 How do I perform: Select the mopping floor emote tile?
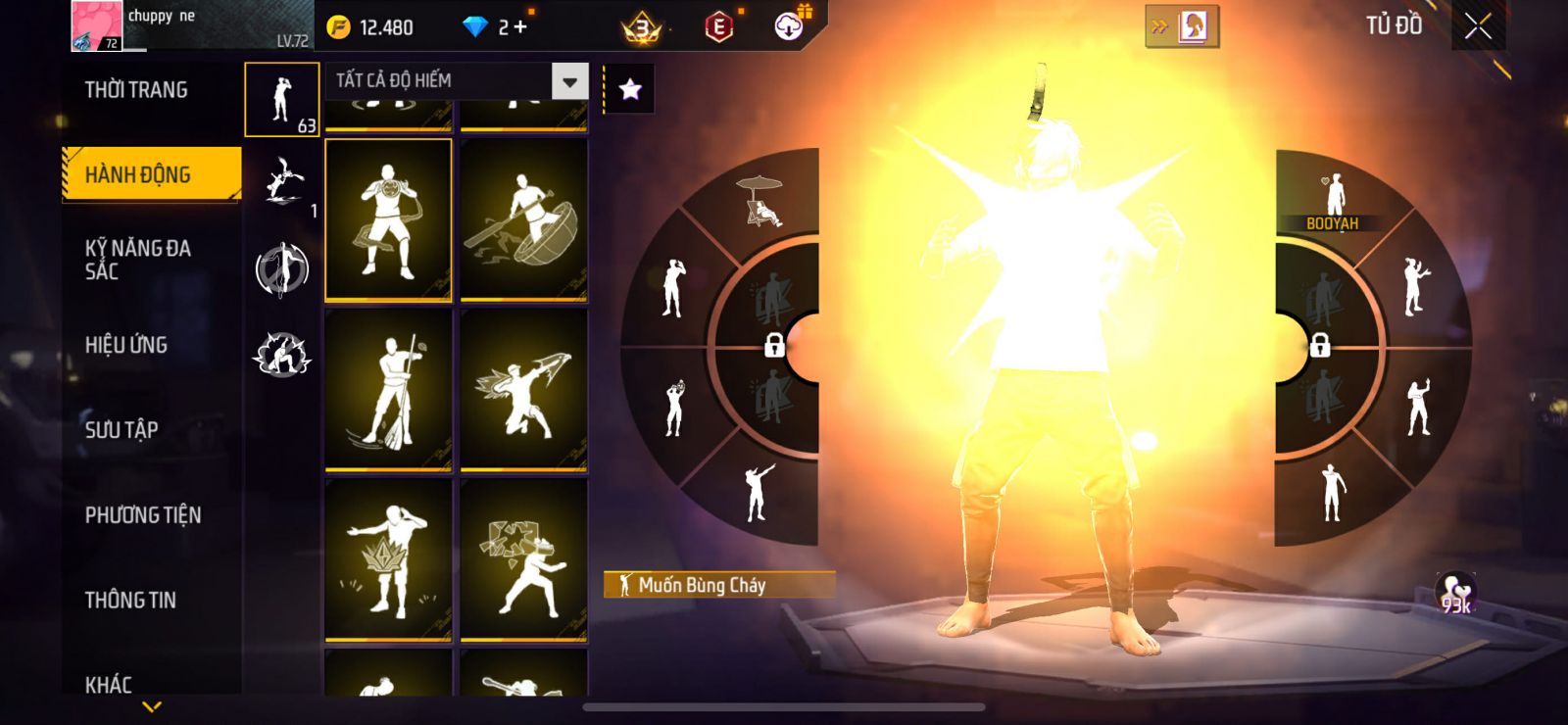[388, 390]
